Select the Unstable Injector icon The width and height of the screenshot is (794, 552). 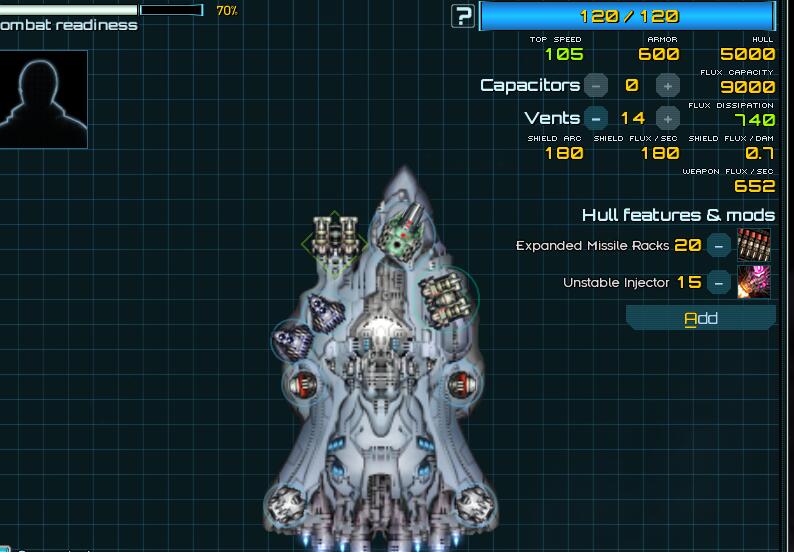tap(754, 282)
